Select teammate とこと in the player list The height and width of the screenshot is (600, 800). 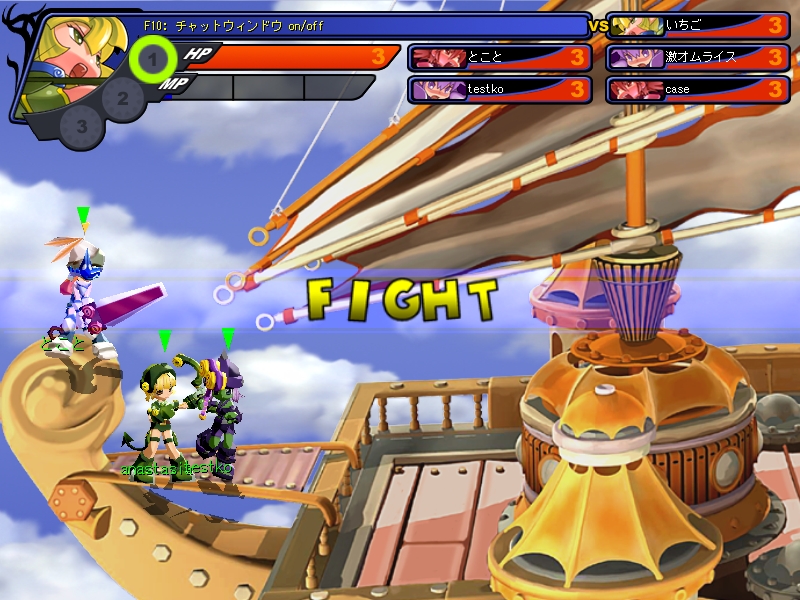click(x=501, y=58)
